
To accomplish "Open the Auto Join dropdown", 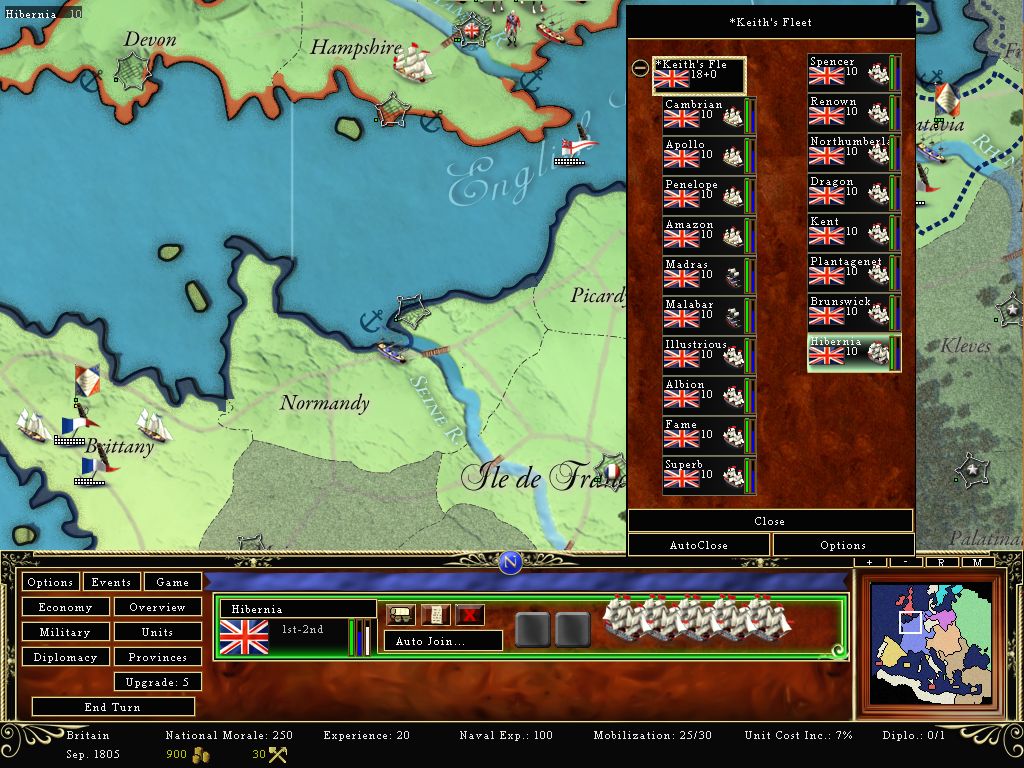I will click(x=443, y=641).
